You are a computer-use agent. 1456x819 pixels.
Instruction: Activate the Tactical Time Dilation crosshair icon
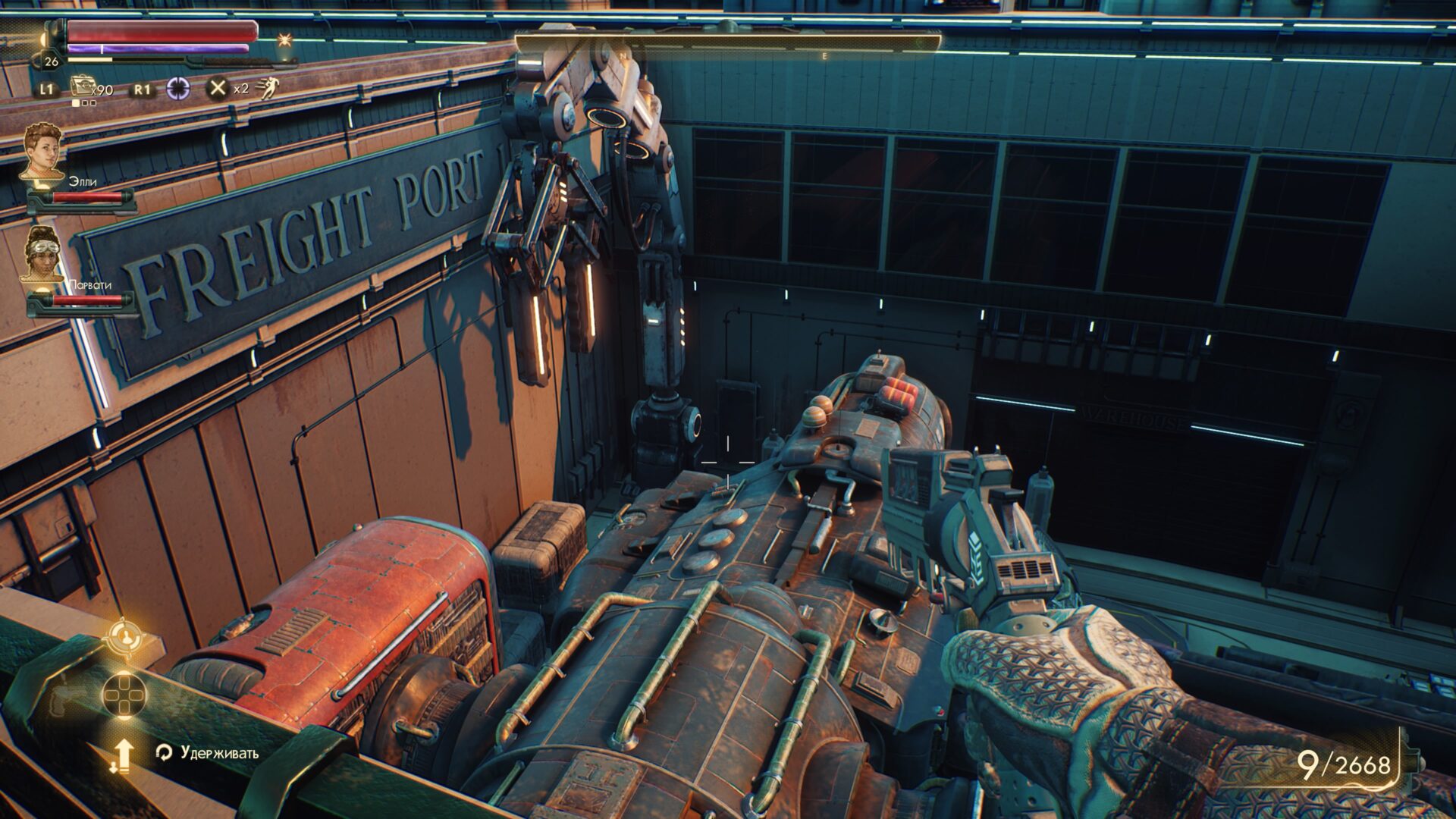(x=178, y=89)
